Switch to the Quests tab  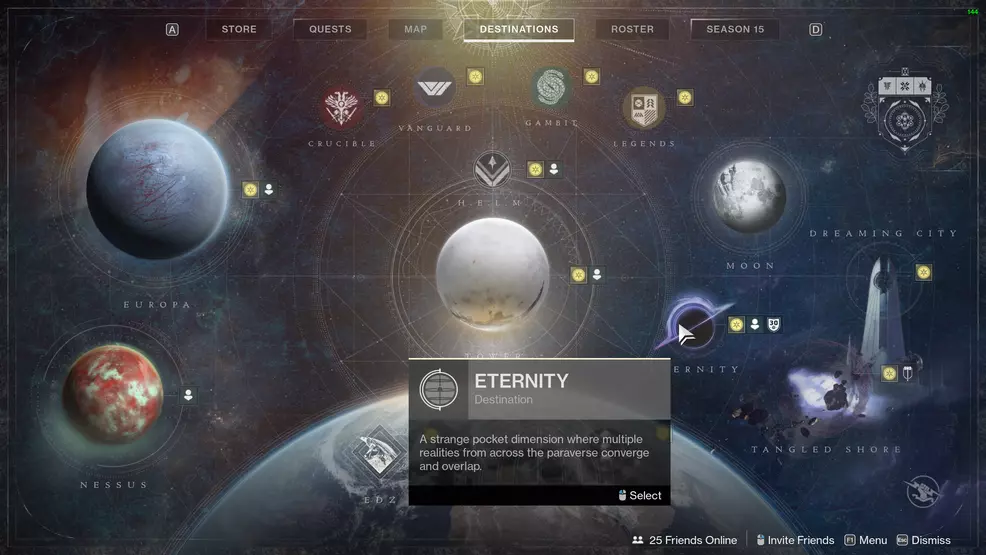330,29
